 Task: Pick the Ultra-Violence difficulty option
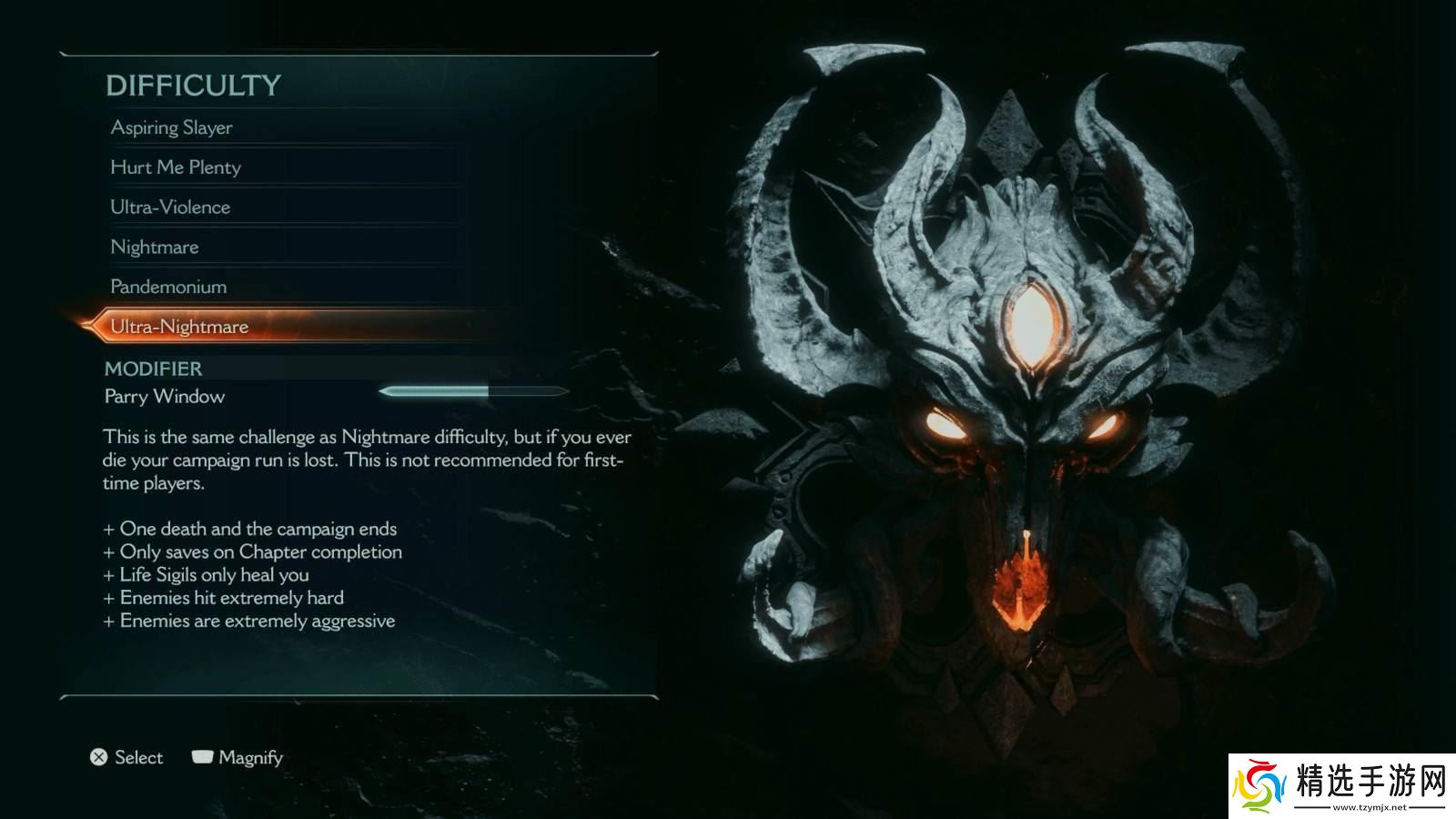click(170, 207)
